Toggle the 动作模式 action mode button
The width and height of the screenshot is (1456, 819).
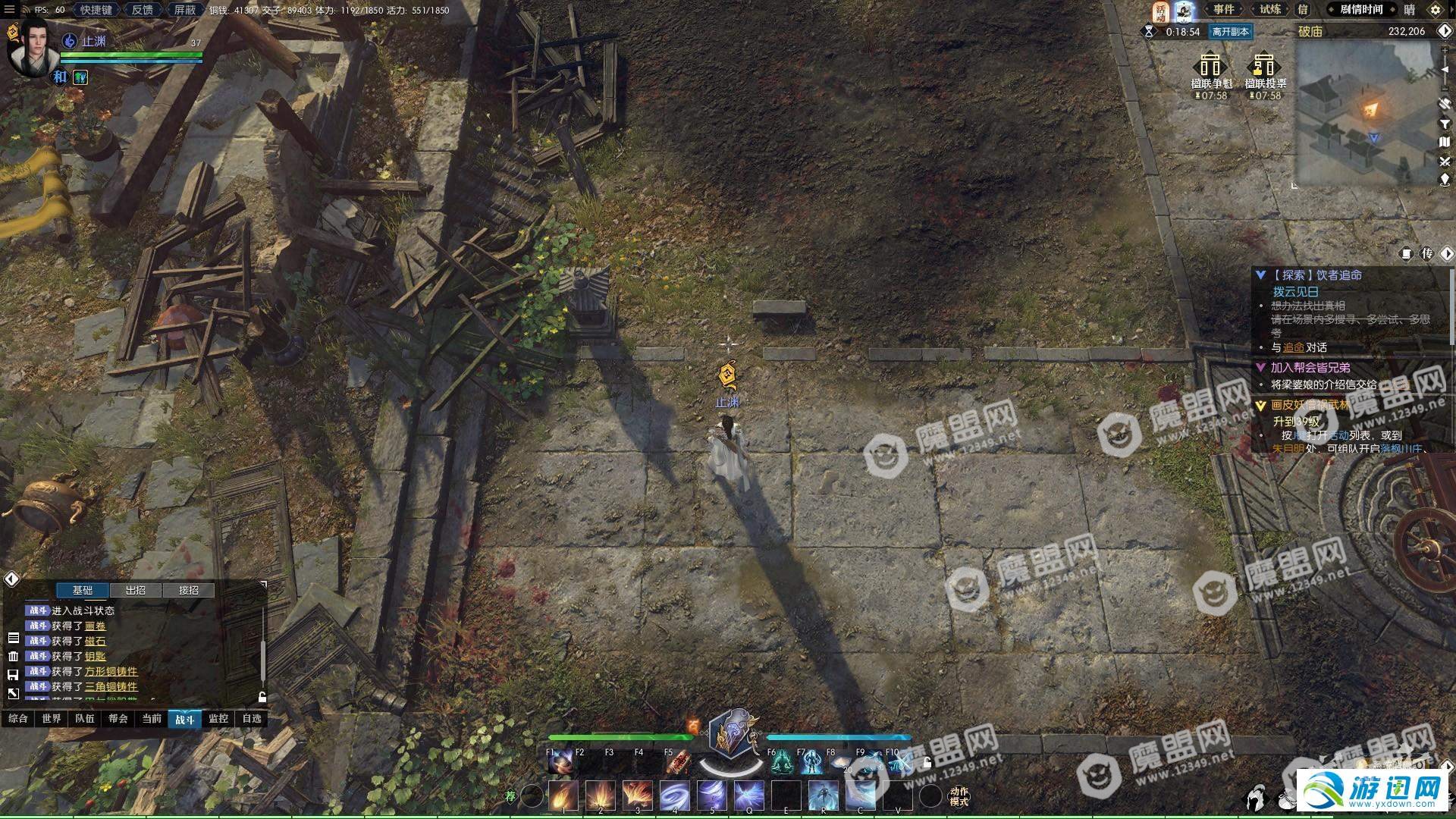959,796
